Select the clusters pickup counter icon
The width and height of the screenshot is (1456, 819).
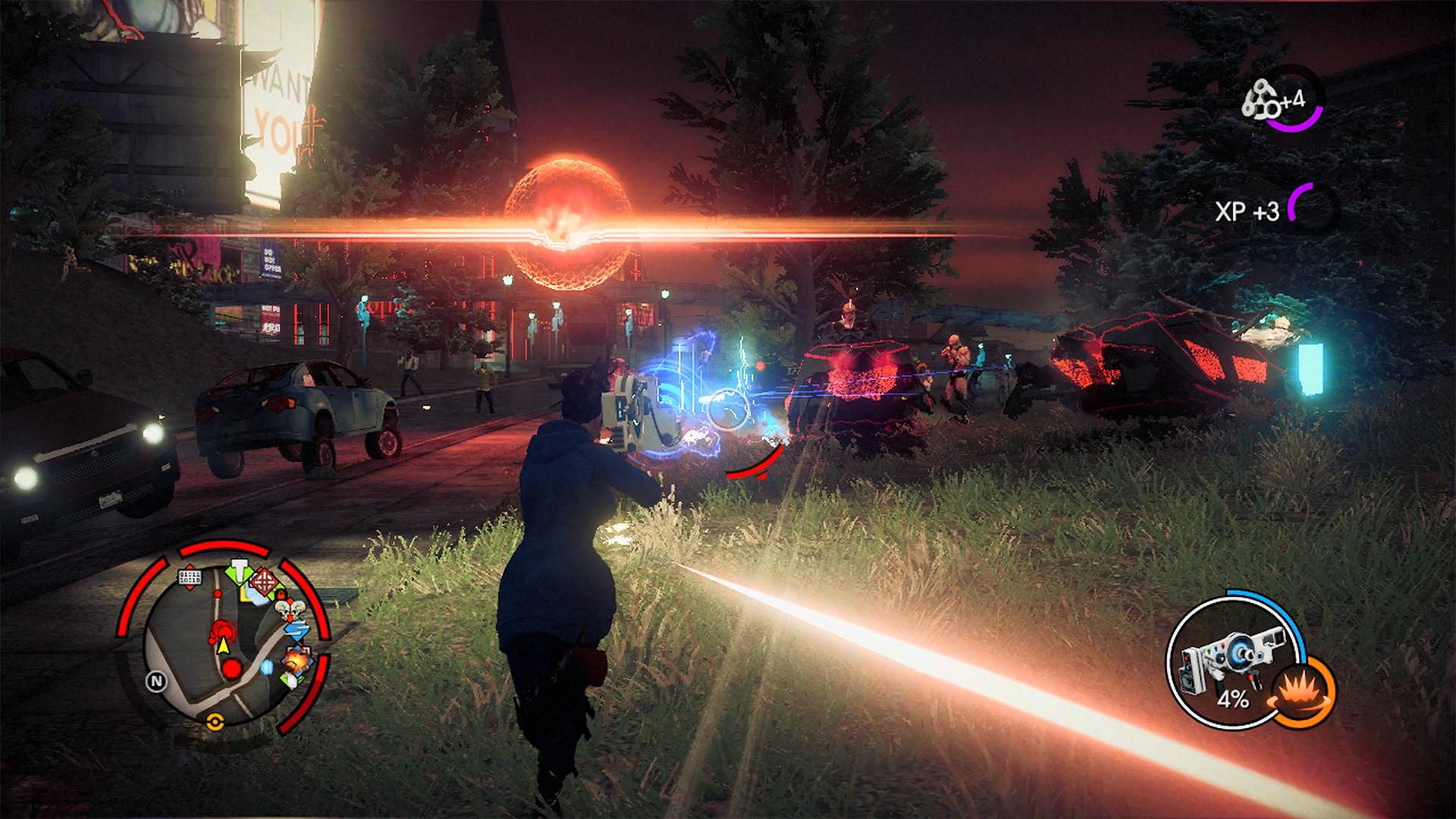pos(1259,99)
